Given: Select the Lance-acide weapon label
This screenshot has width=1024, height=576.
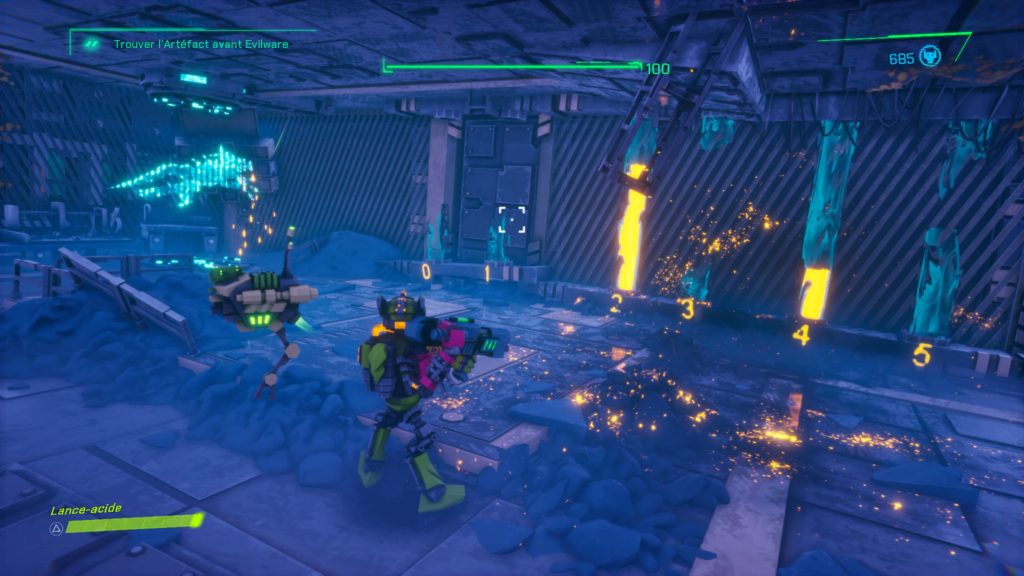Looking at the screenshot, I should (87, 508).
